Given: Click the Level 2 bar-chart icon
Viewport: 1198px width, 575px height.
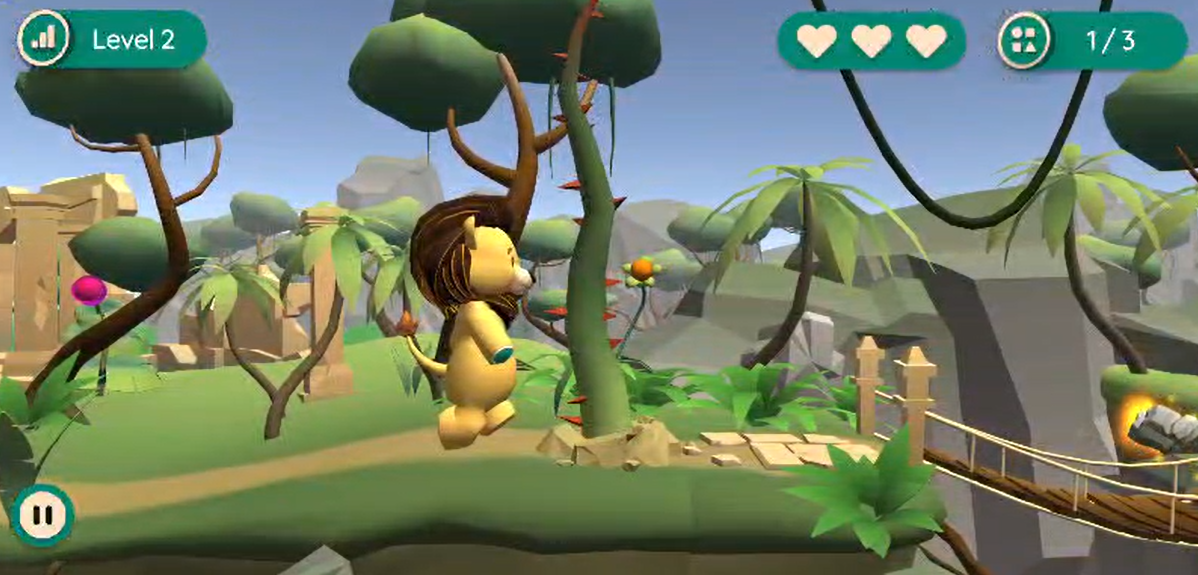Looking at the screenshot, I should pos(43,39).
